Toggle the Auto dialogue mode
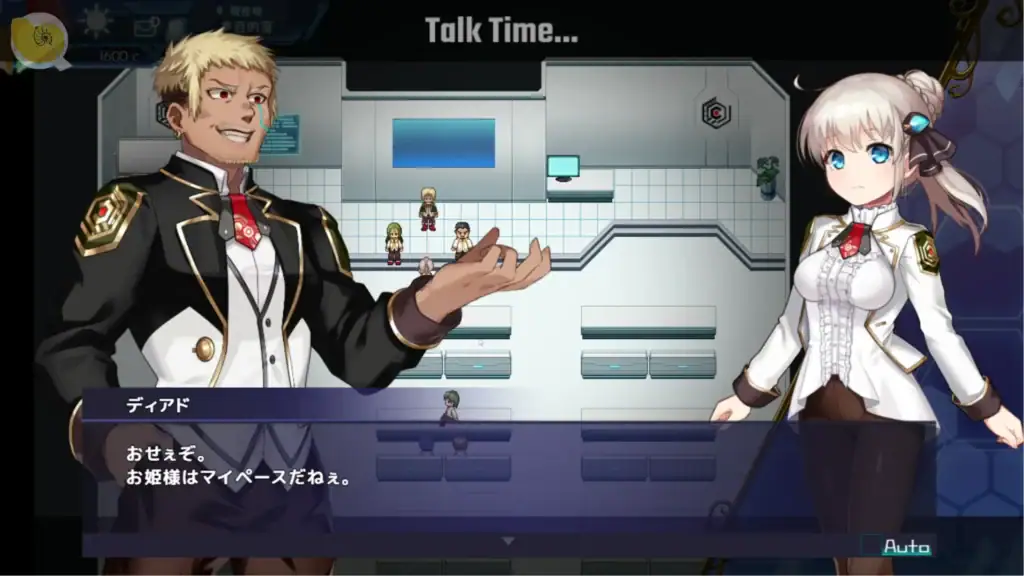Viewport: 1024px width, 576px height. (906, 547)
